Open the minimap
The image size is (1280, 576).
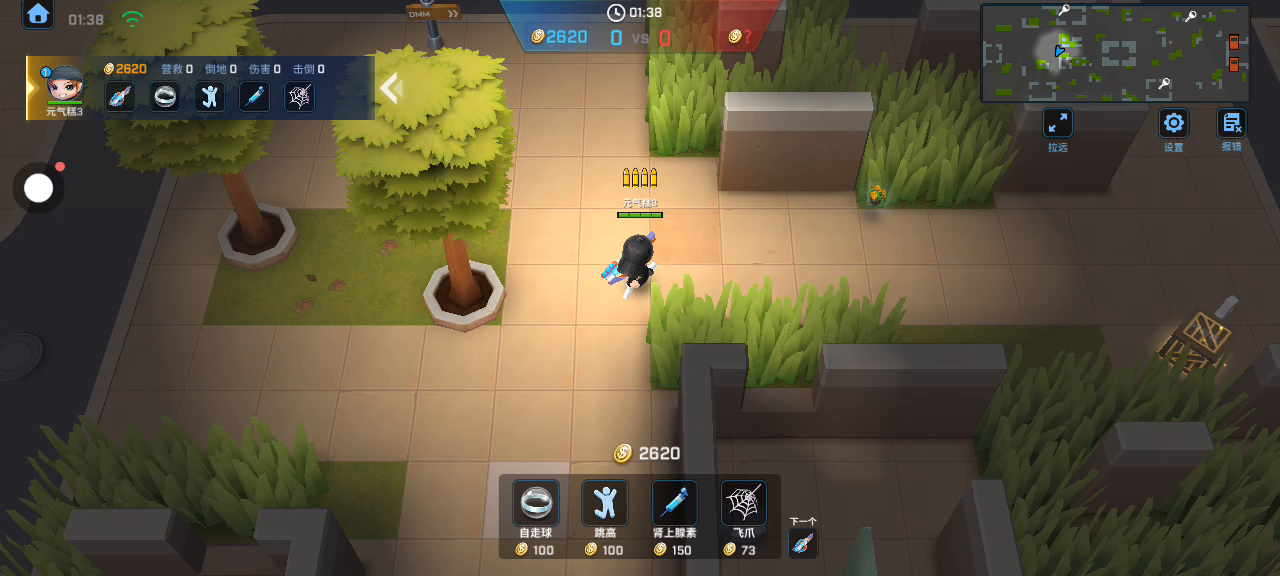[x=1115, y=53]
